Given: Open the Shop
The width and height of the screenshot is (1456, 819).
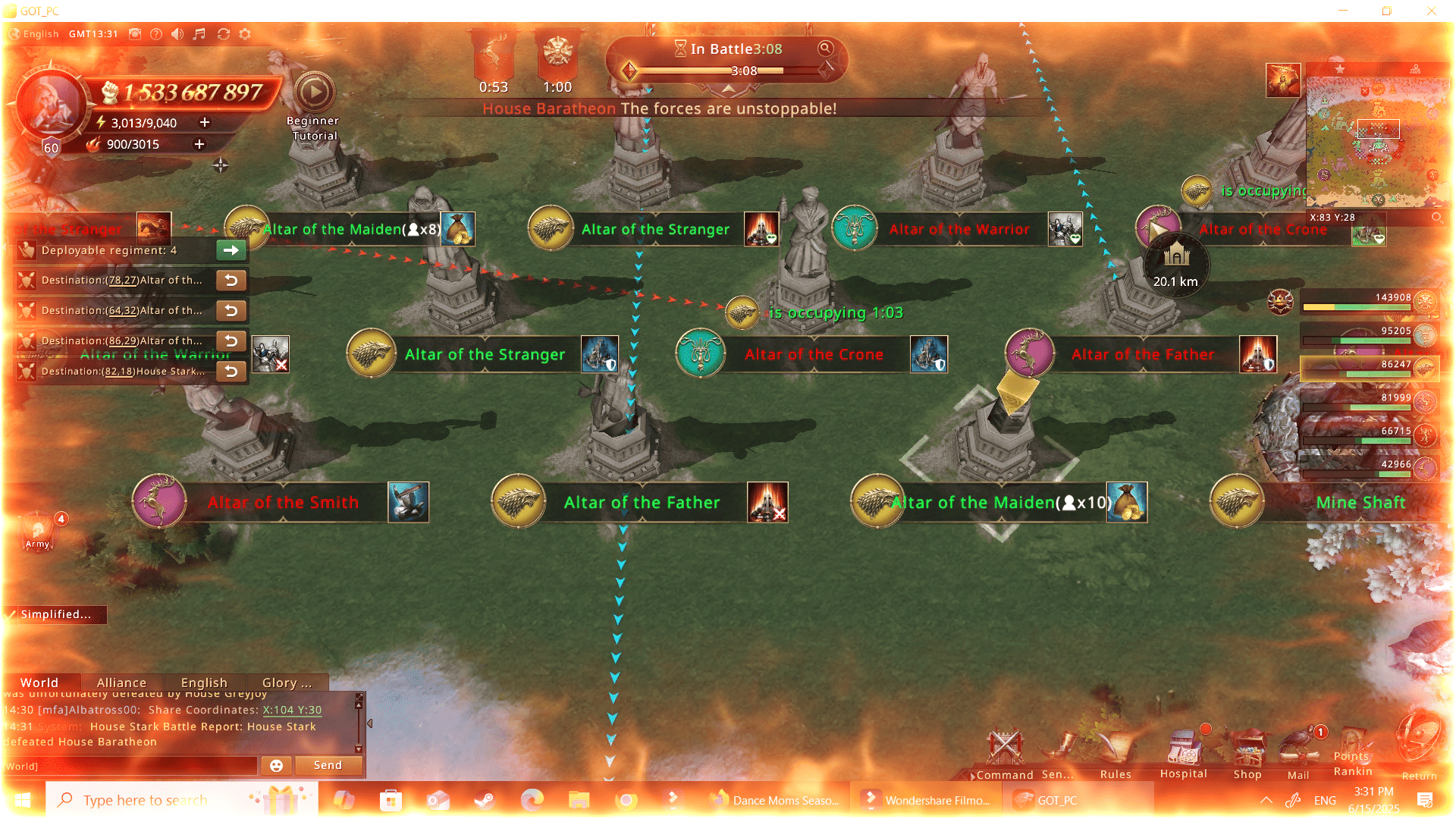Looking at the screenshot, I should coord(1247,753).
